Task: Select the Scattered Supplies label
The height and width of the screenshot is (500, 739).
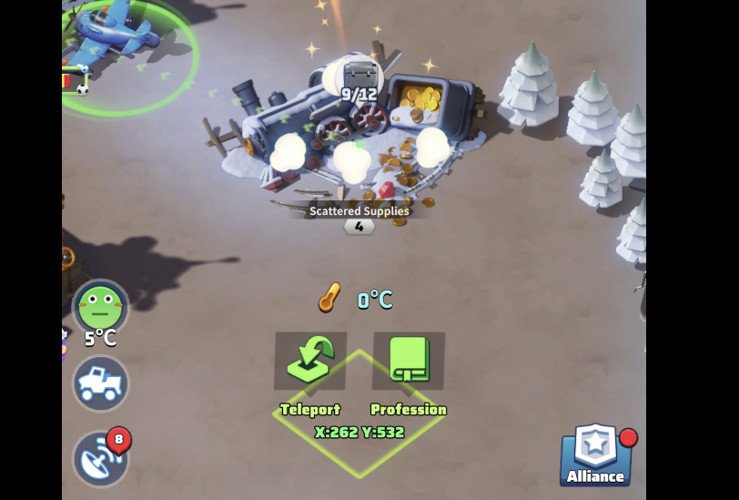Action: 358,211
